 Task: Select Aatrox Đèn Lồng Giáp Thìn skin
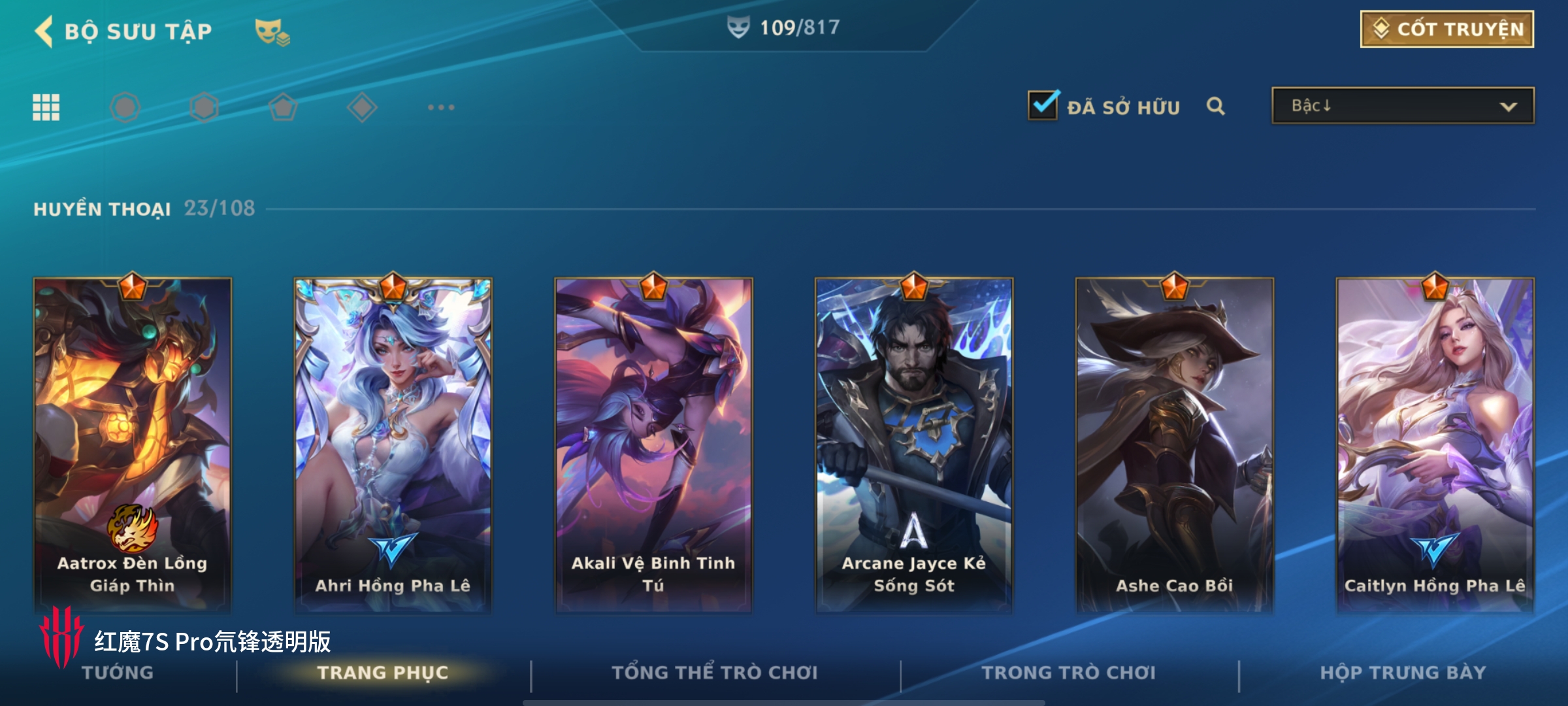(x=133, y=445)
